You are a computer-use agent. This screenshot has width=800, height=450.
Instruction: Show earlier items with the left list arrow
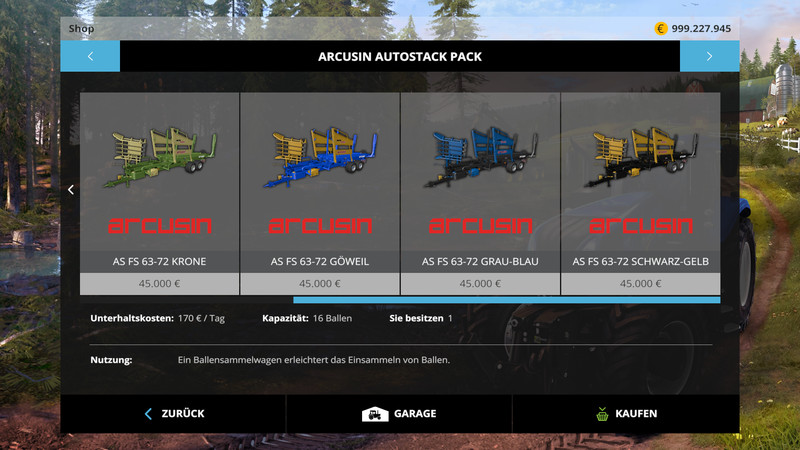pyautogui.click(x=71, y=190)
